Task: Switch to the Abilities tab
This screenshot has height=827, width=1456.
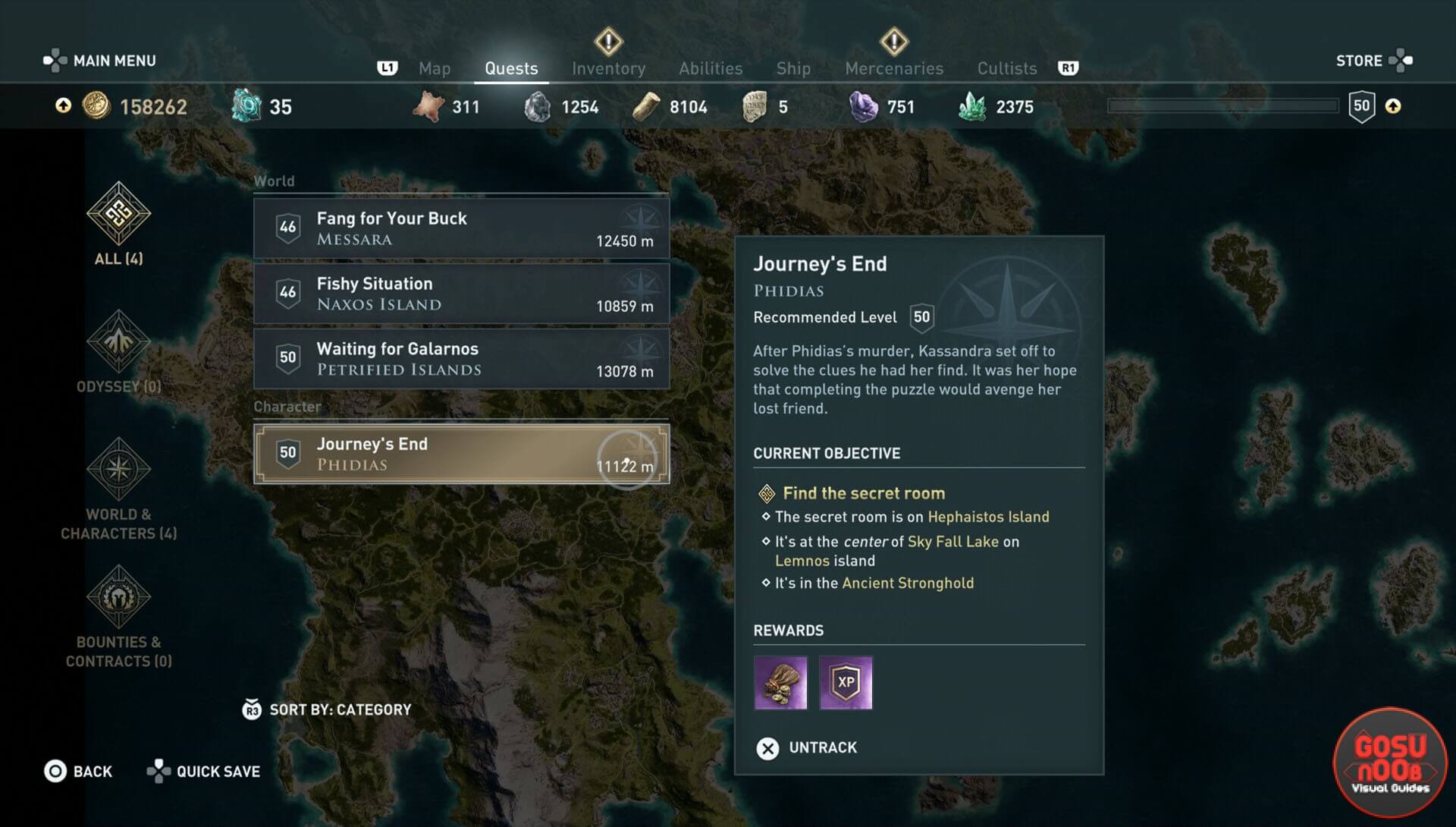Action: pos(711,68)
